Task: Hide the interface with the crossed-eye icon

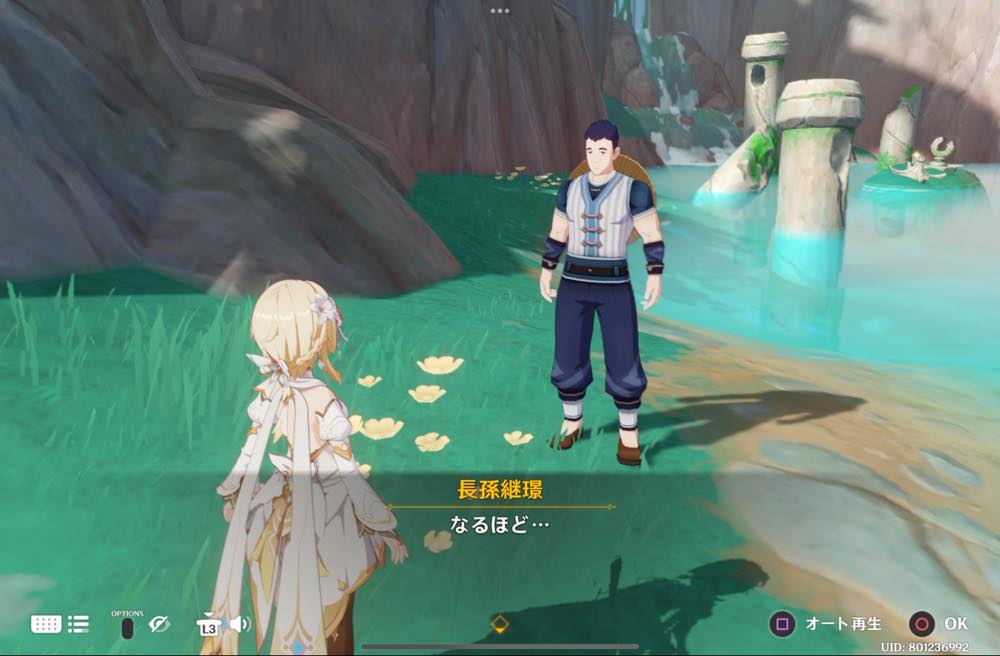Action: pyautogui.click(x=159, y=624)
